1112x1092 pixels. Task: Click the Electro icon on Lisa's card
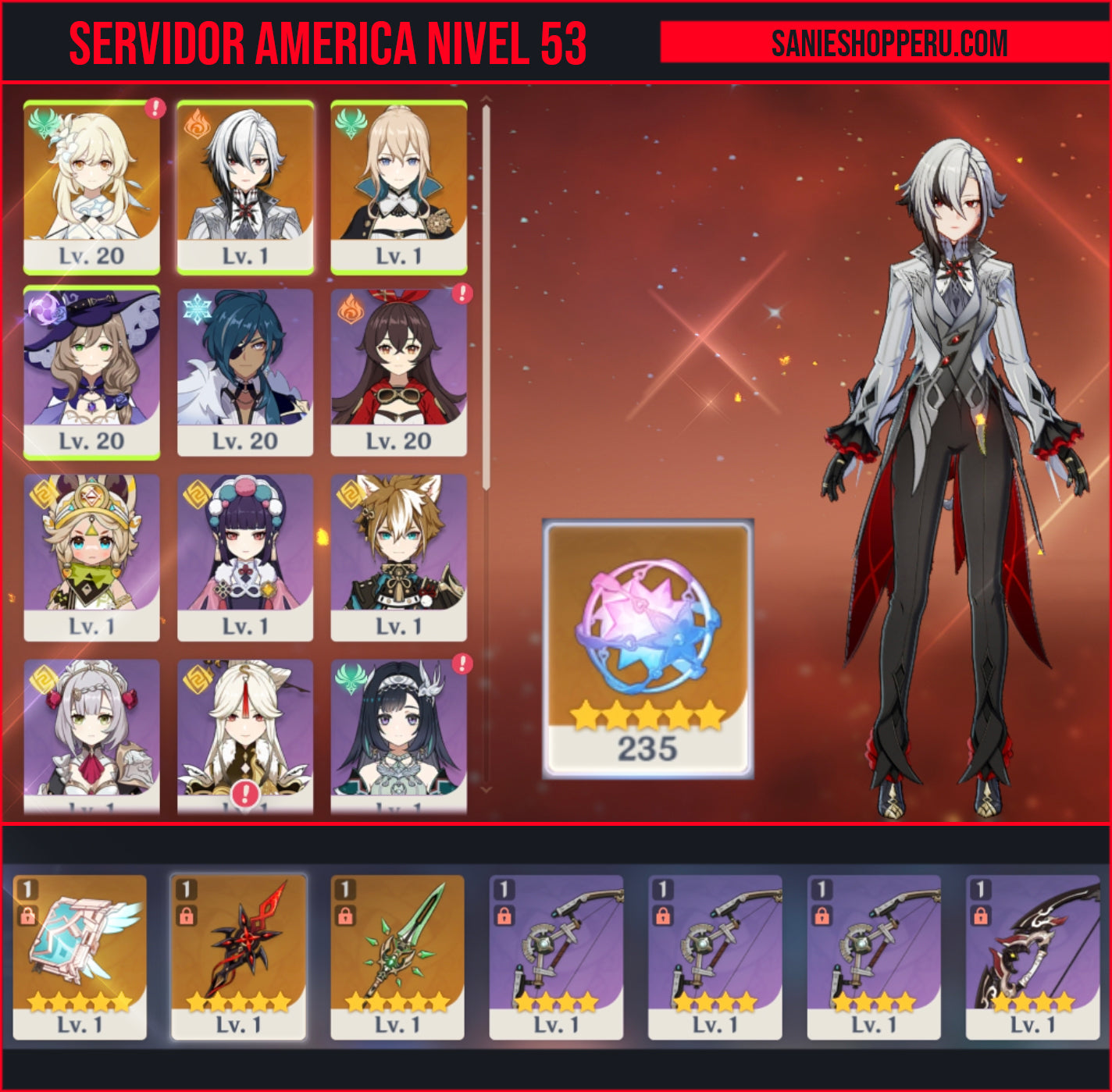click(x=43, y=309)
